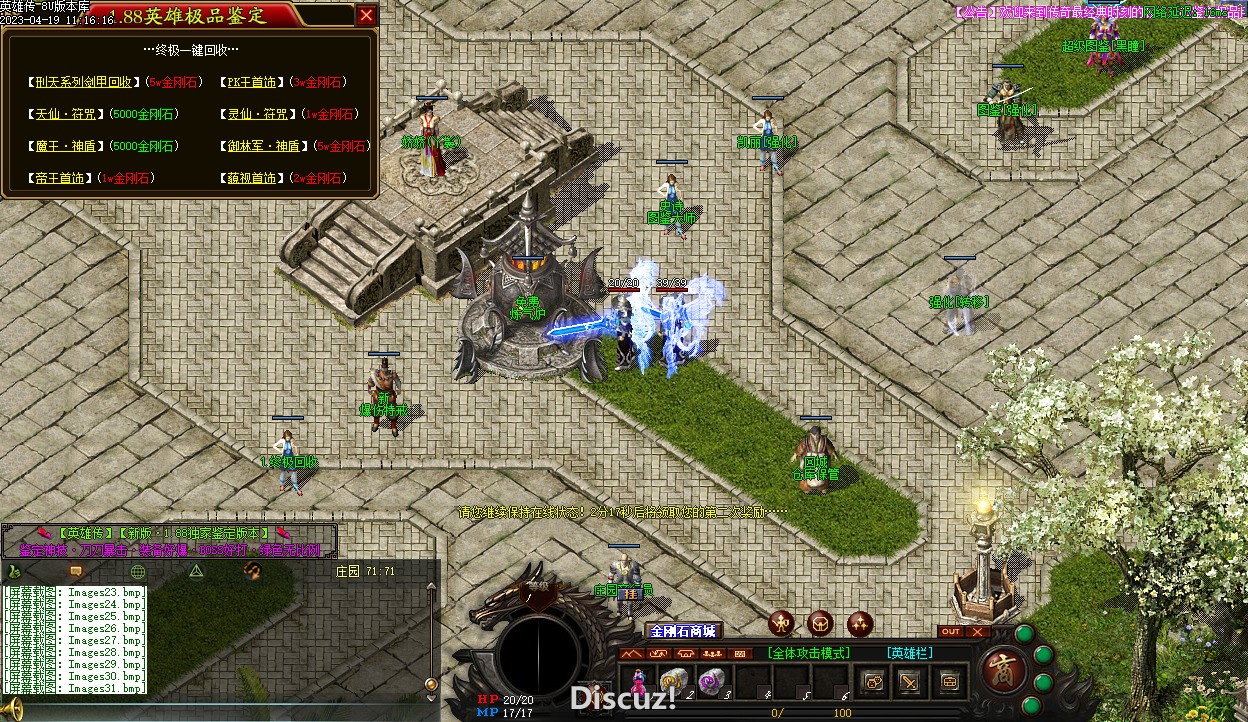Image resolution: width=1248 pixels, height=722 pixels.
Task: Click the OUT button above the hotbar
Action: (951, 632)
